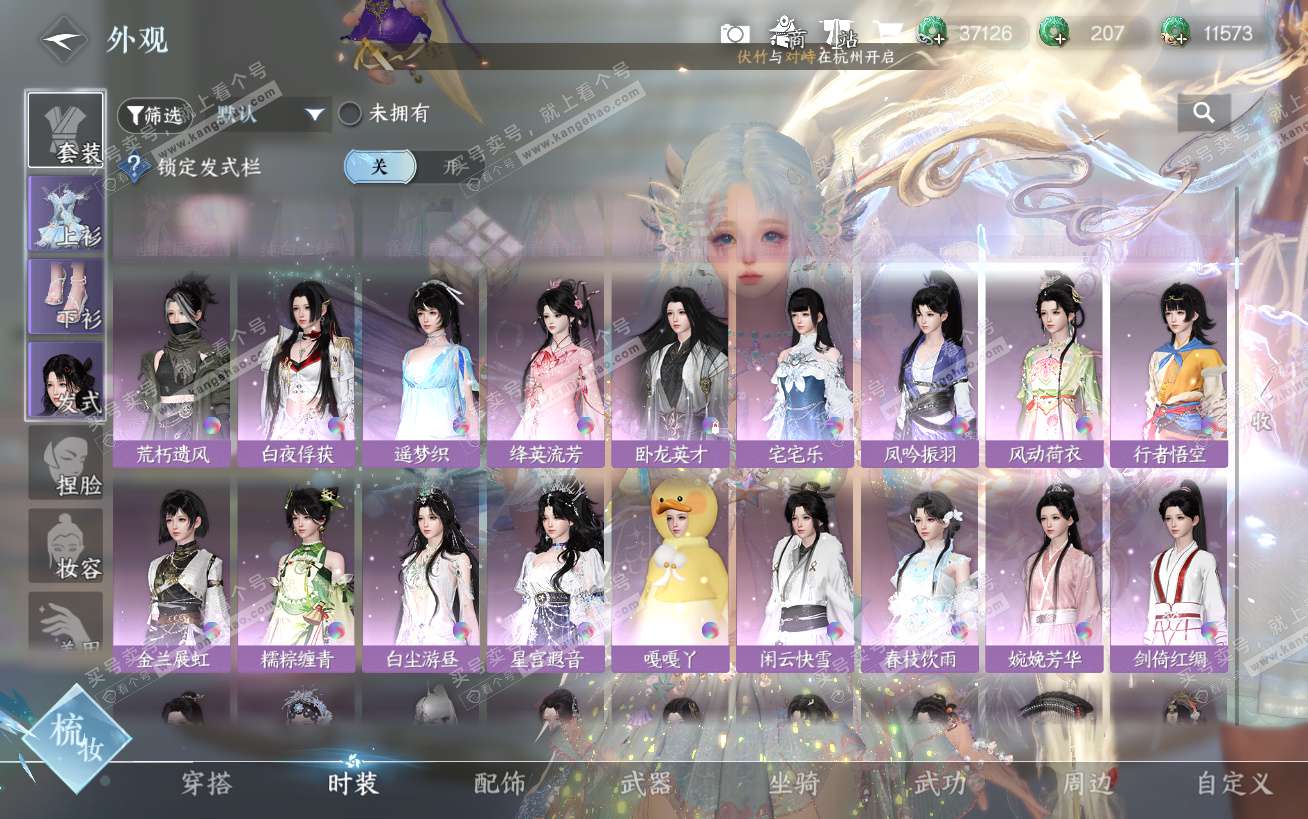Go to the 自定义 custom tab

coord(1234,784)
